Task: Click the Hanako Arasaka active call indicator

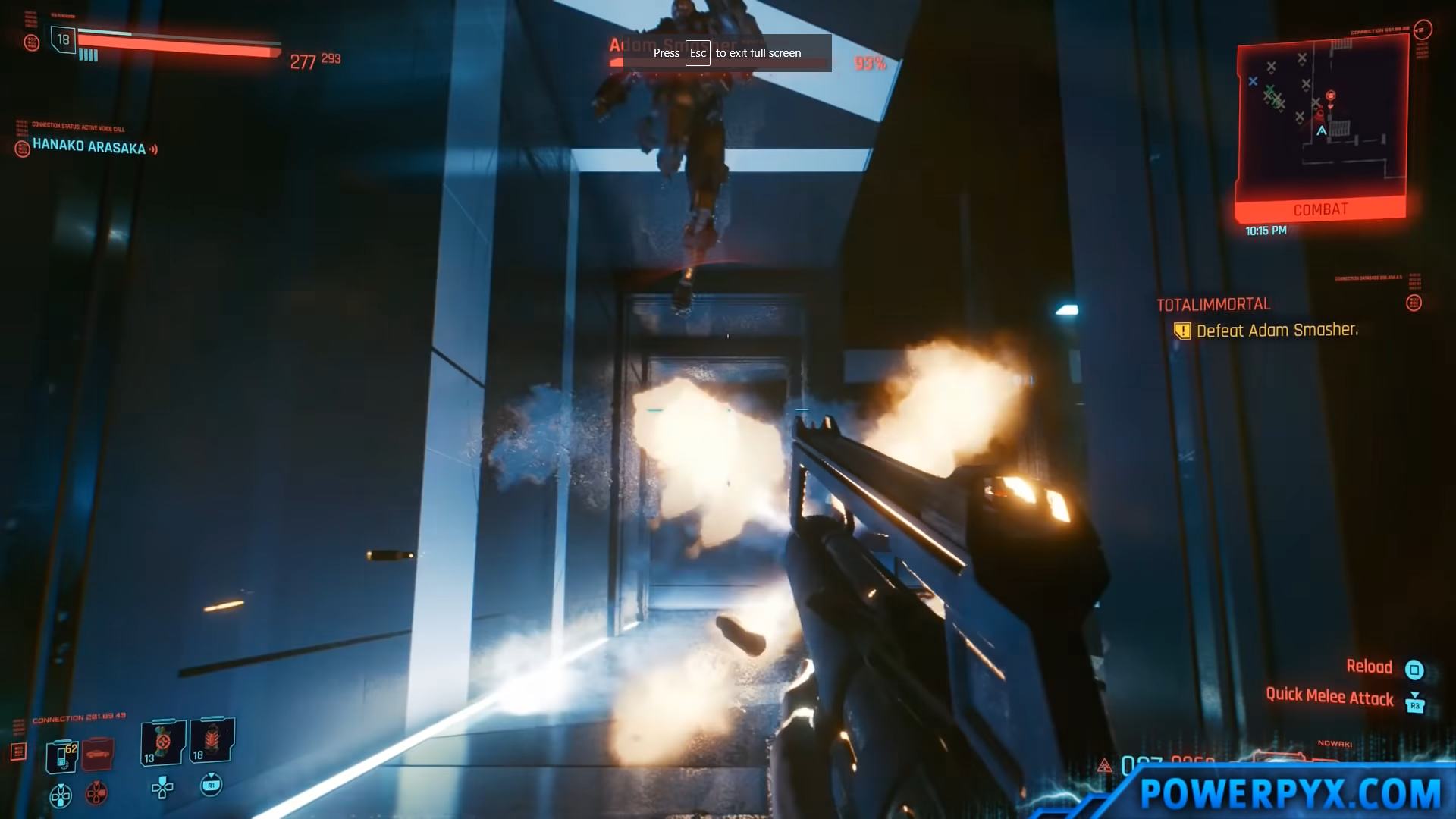Action: [89, 147]
